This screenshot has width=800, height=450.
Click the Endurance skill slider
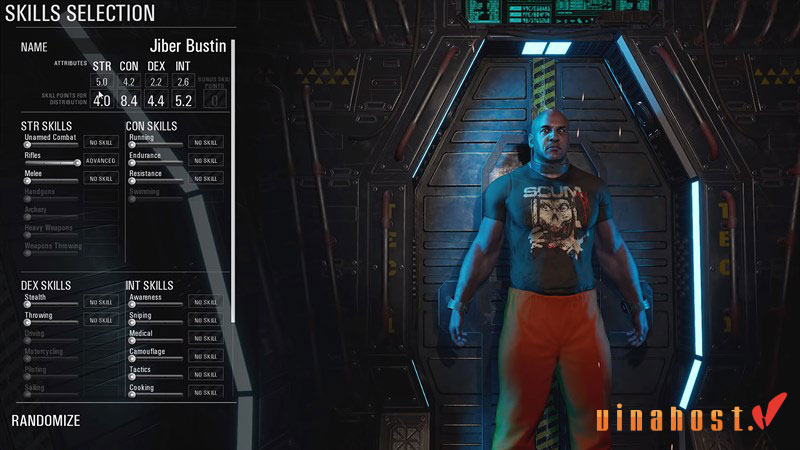coord(155,162)
